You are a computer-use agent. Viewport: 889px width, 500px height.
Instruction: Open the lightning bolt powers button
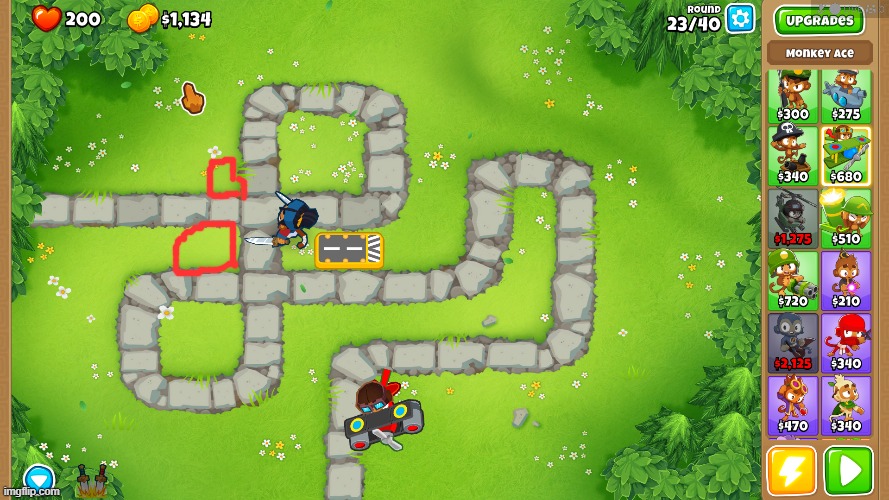pos(791,471)
